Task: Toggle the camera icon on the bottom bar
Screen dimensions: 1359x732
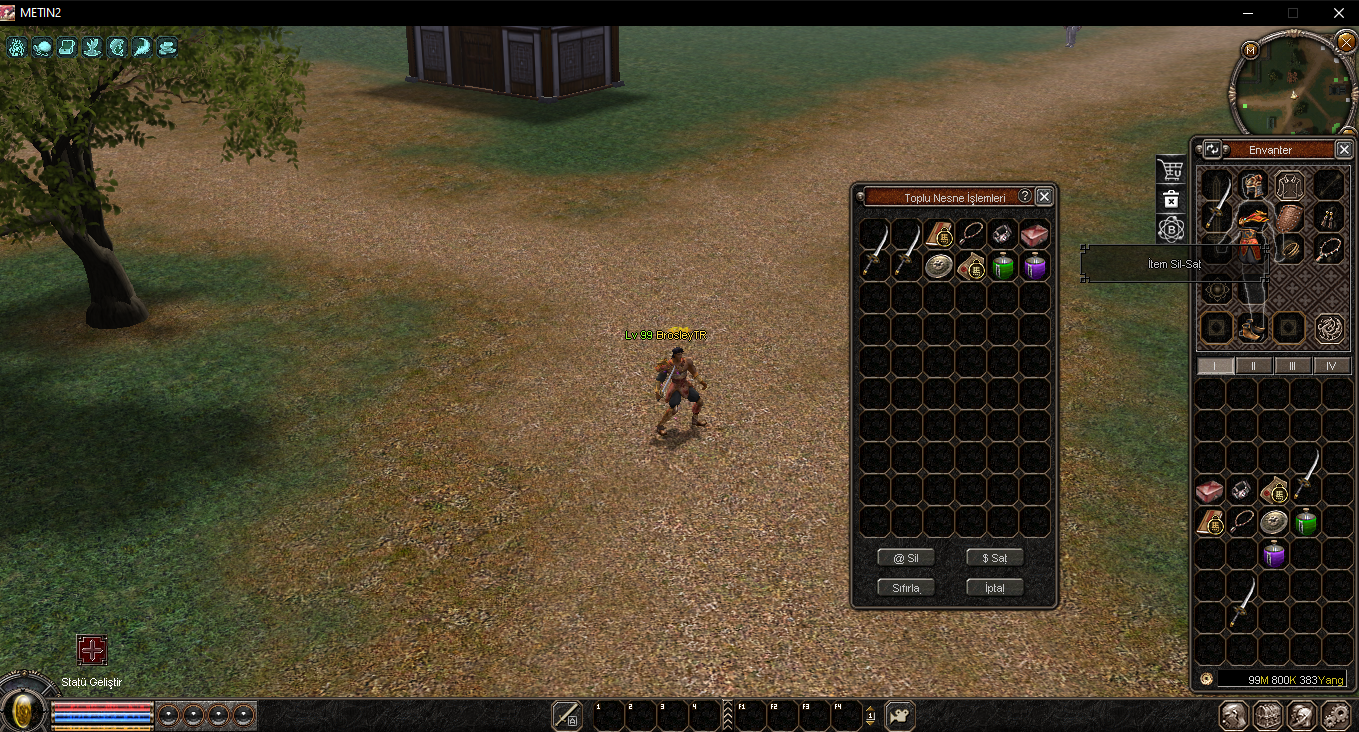Action: click(900, 716)
